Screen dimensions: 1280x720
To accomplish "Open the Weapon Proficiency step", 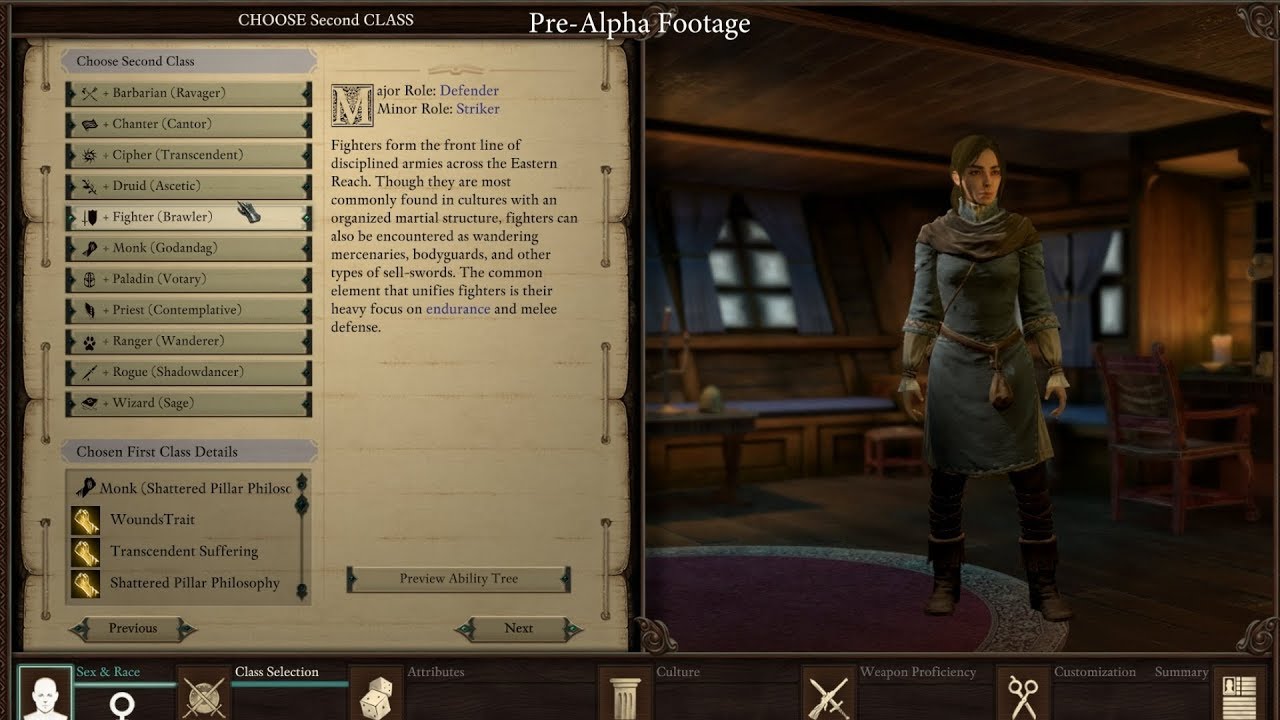I will [829, 692].
